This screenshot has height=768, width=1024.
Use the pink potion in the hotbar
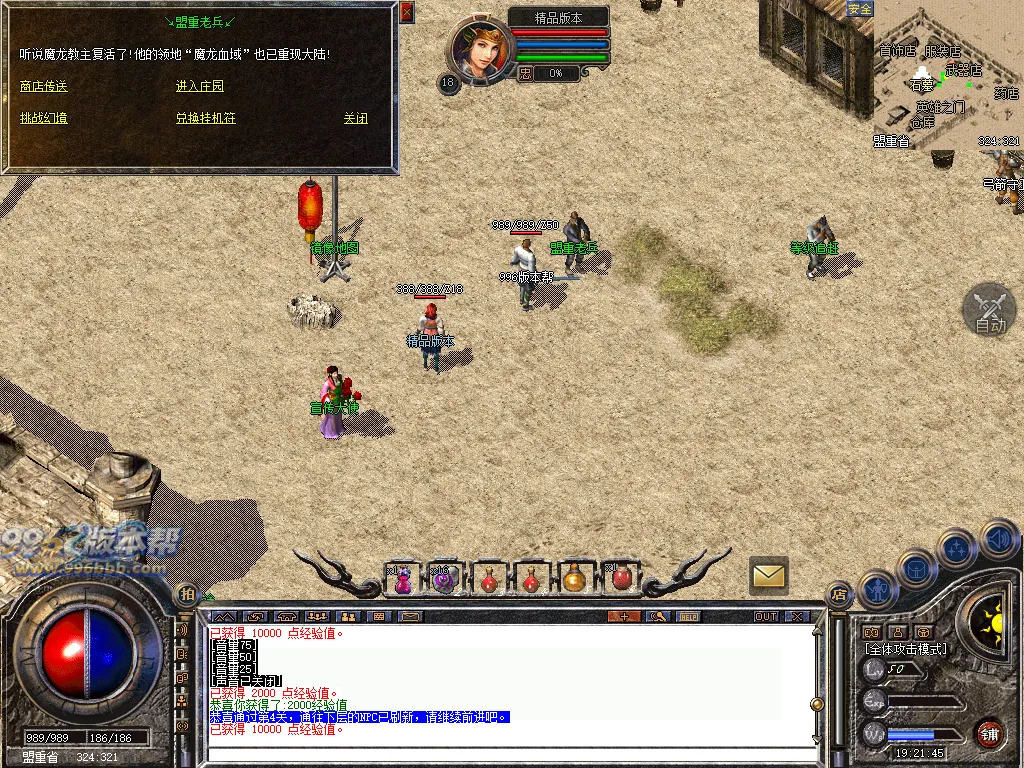click(x=402, y=579)
